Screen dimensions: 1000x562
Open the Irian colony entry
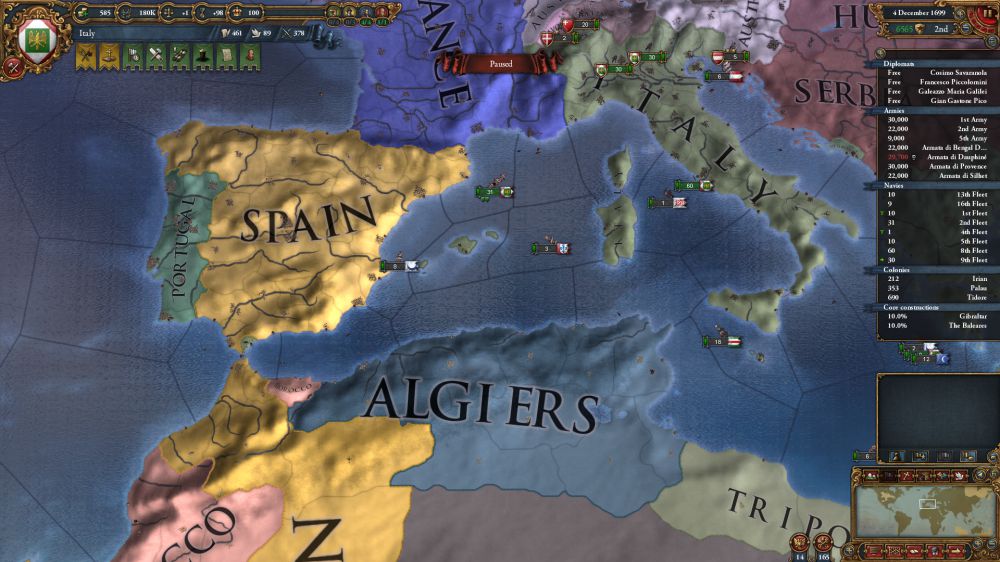(933, 280)
